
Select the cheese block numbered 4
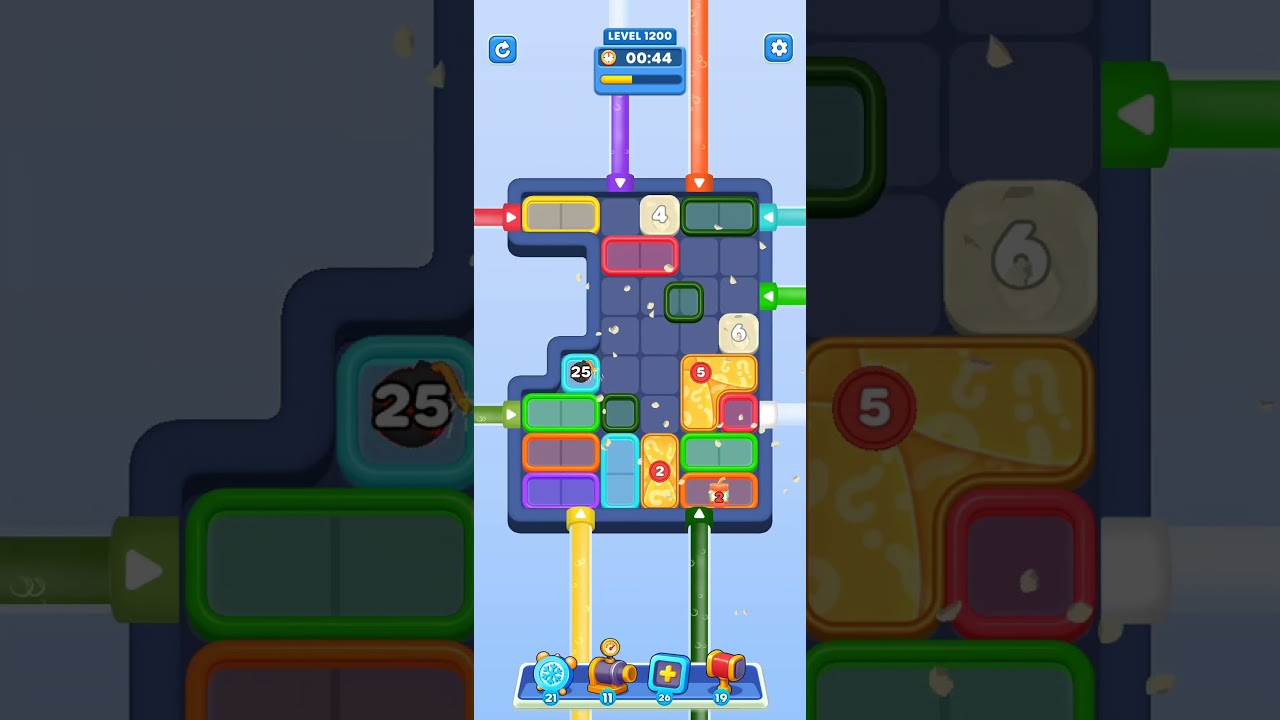point(660,214)
